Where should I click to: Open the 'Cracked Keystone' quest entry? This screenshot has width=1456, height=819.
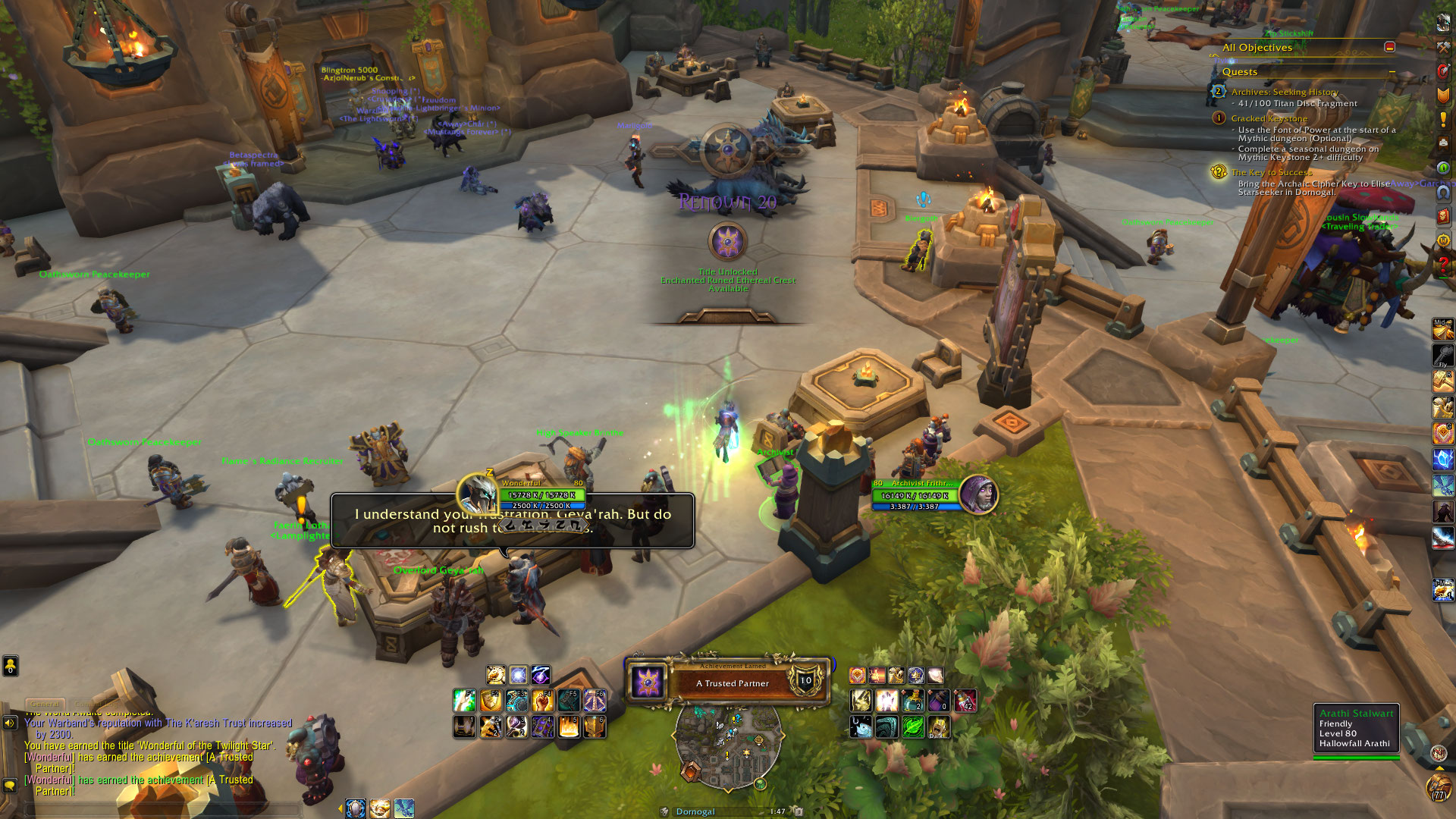point(1269,118)
